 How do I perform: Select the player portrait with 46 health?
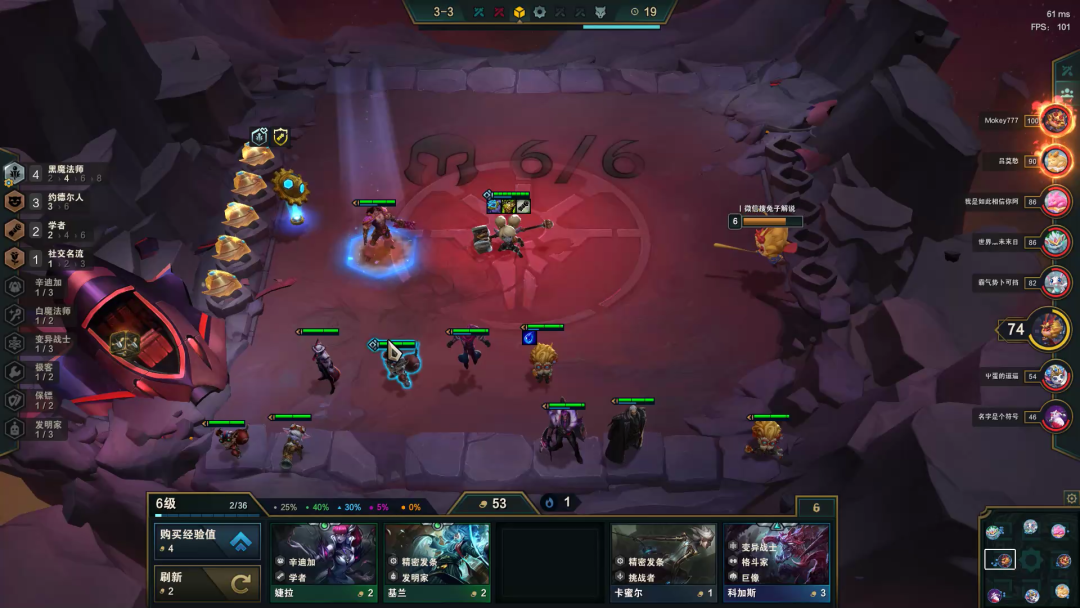coord(1054,415)
